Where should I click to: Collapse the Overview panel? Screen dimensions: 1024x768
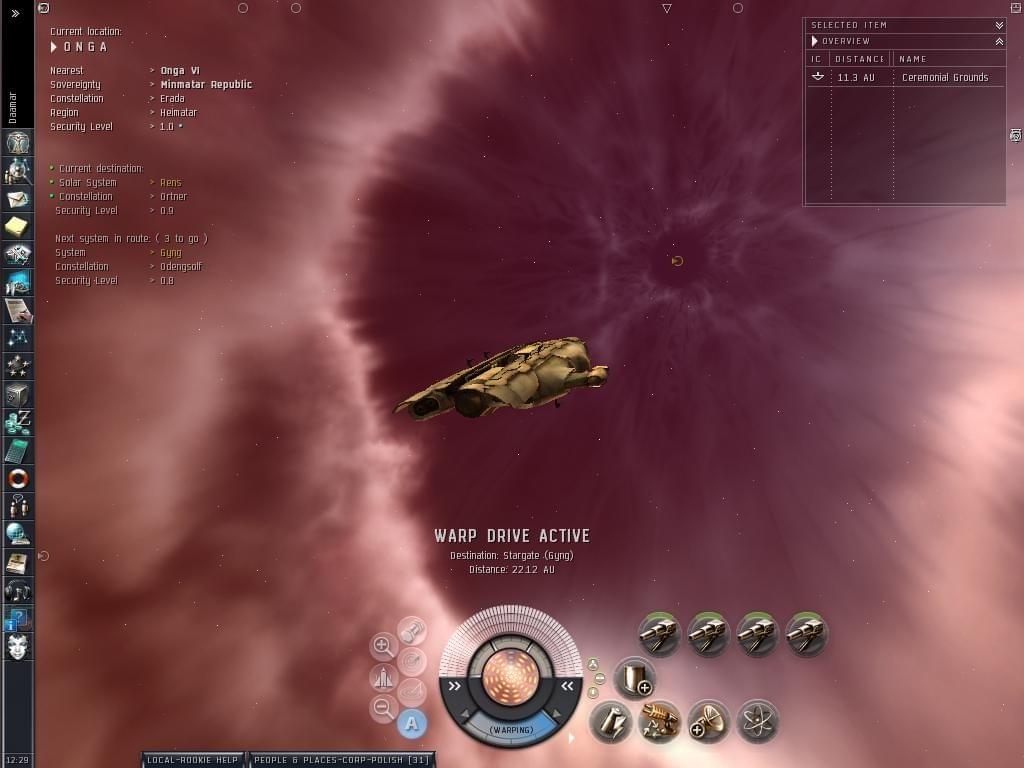point(999,41)
